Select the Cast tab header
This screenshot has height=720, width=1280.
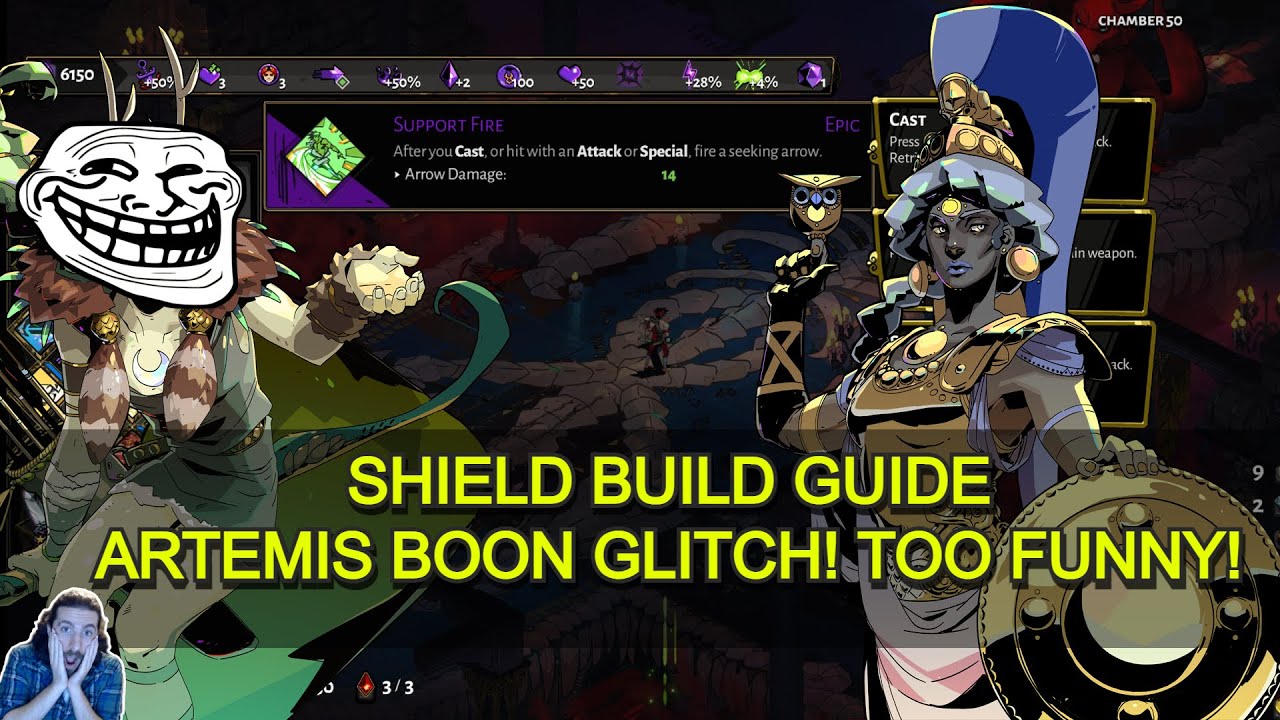908,119
